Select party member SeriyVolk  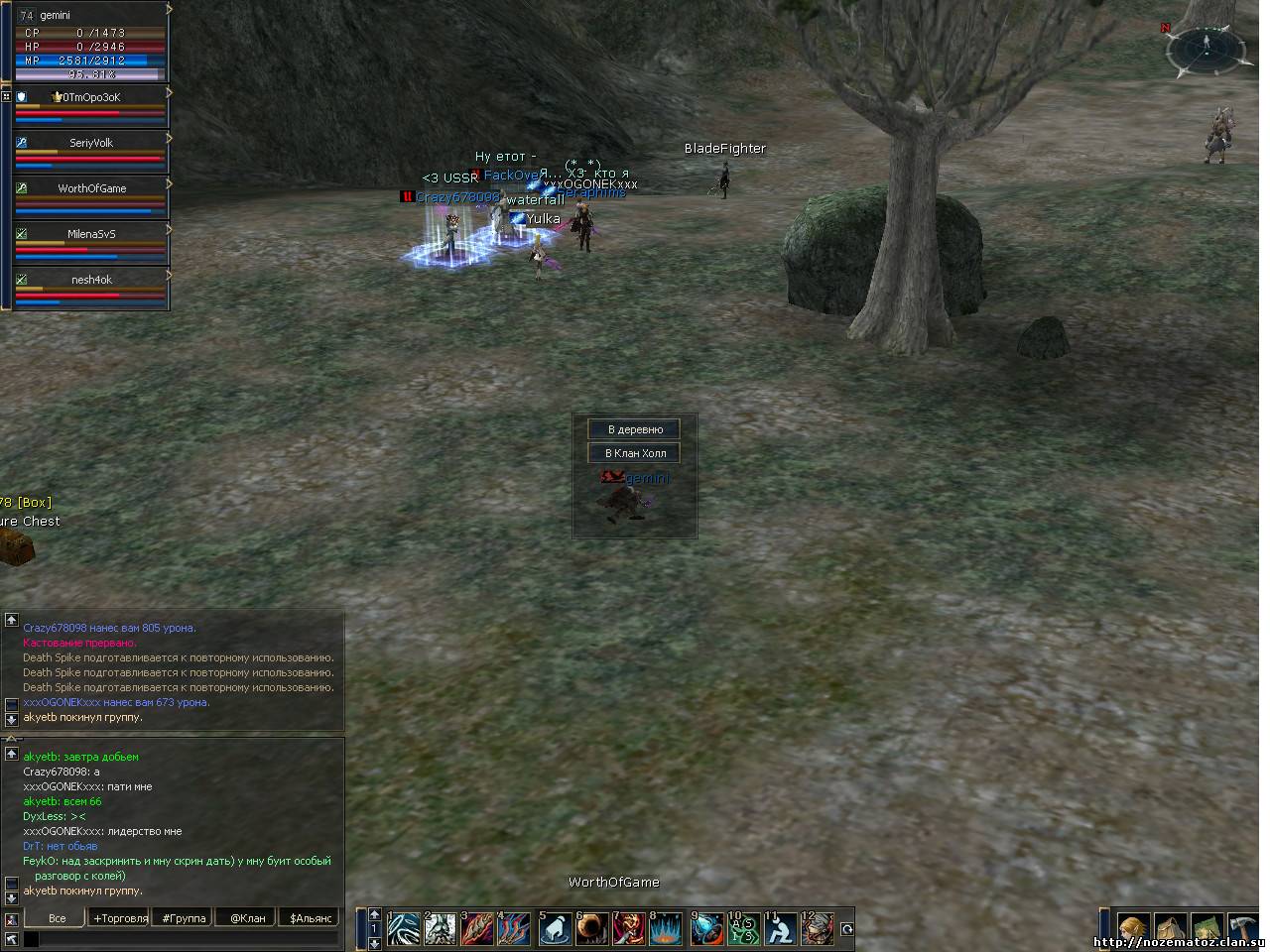tap(91, 143)
